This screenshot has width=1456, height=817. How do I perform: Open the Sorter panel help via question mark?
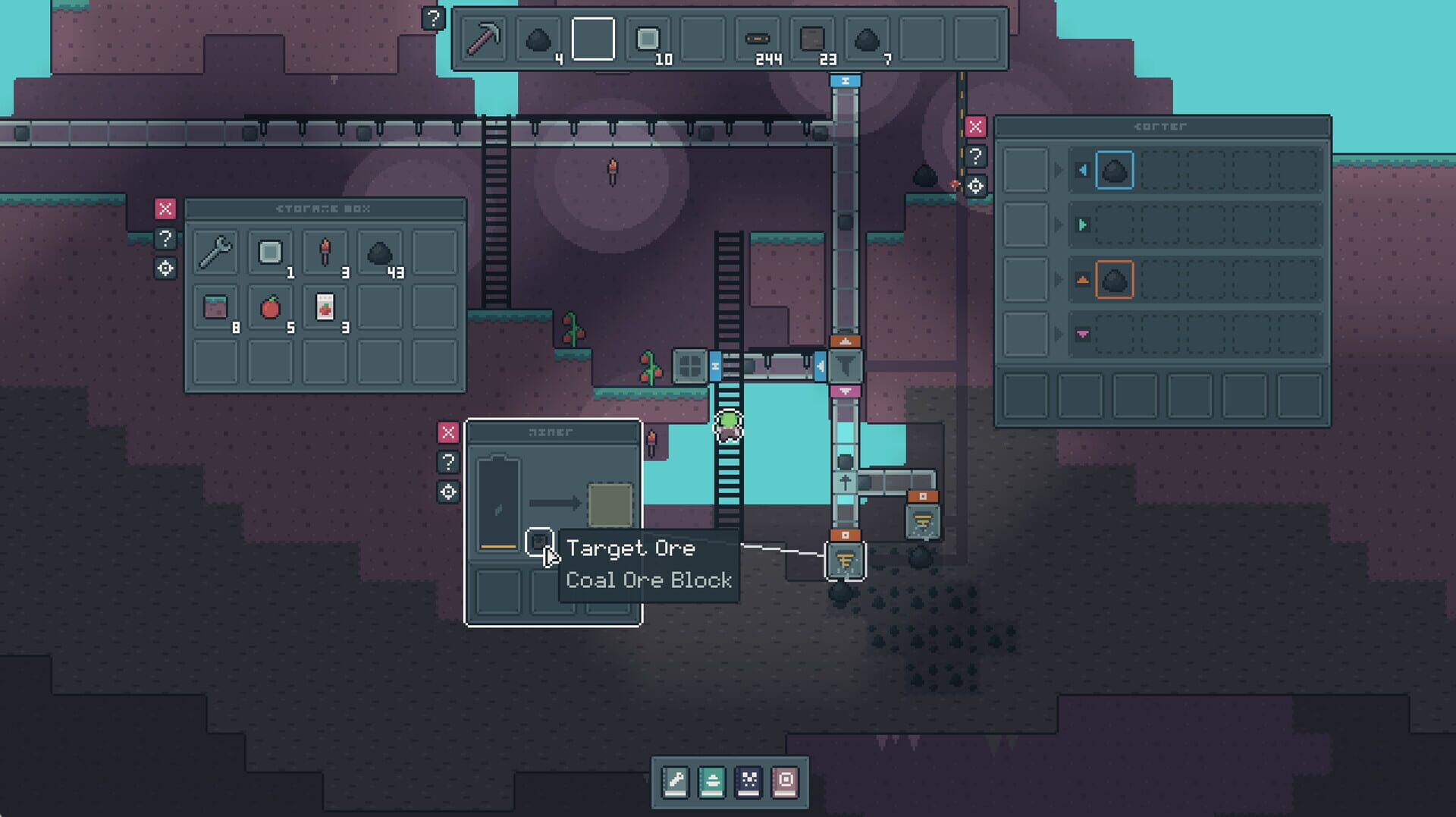975,159
